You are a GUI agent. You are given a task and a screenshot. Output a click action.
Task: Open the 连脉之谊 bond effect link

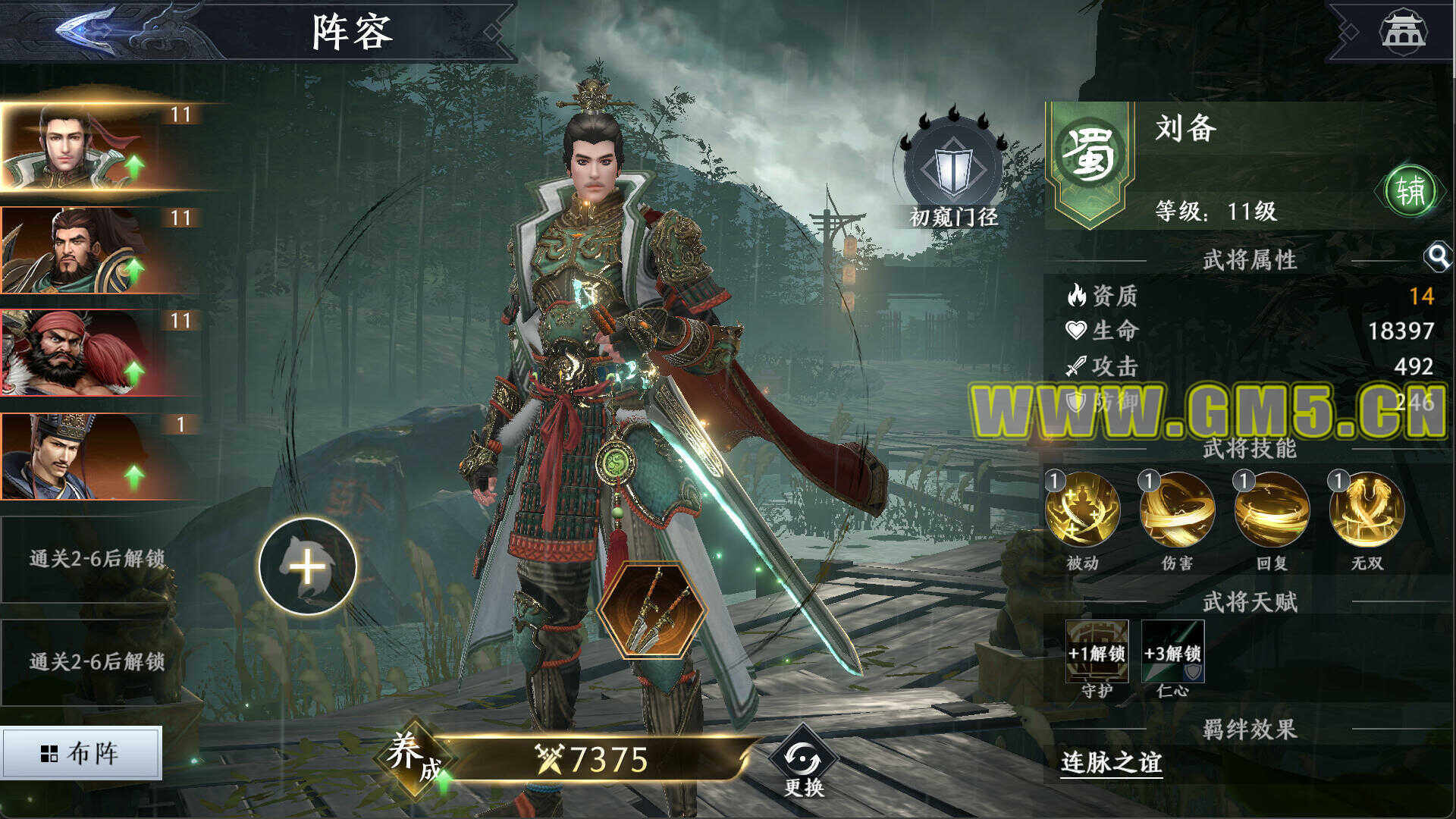pos(1112,762)
